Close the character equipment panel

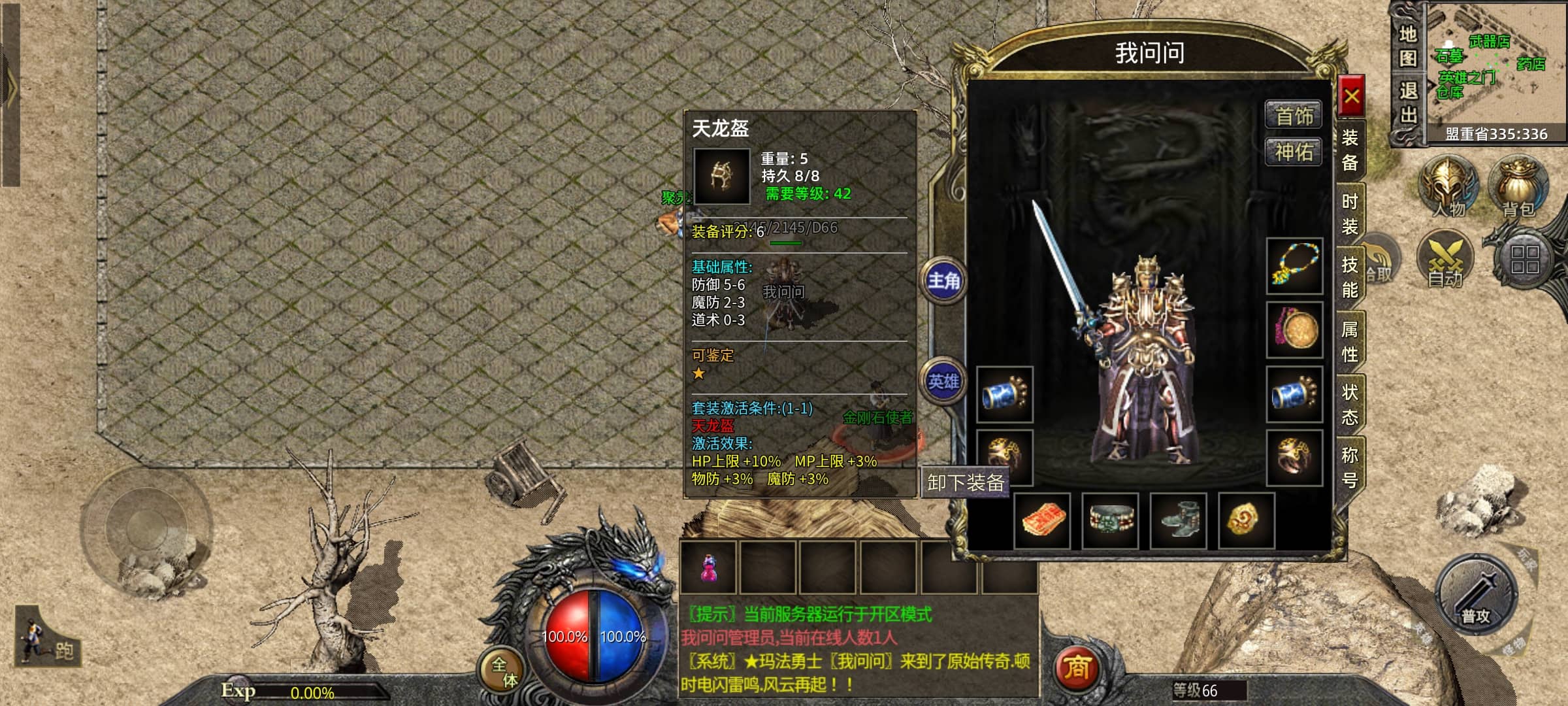(x=1351, y=98)
